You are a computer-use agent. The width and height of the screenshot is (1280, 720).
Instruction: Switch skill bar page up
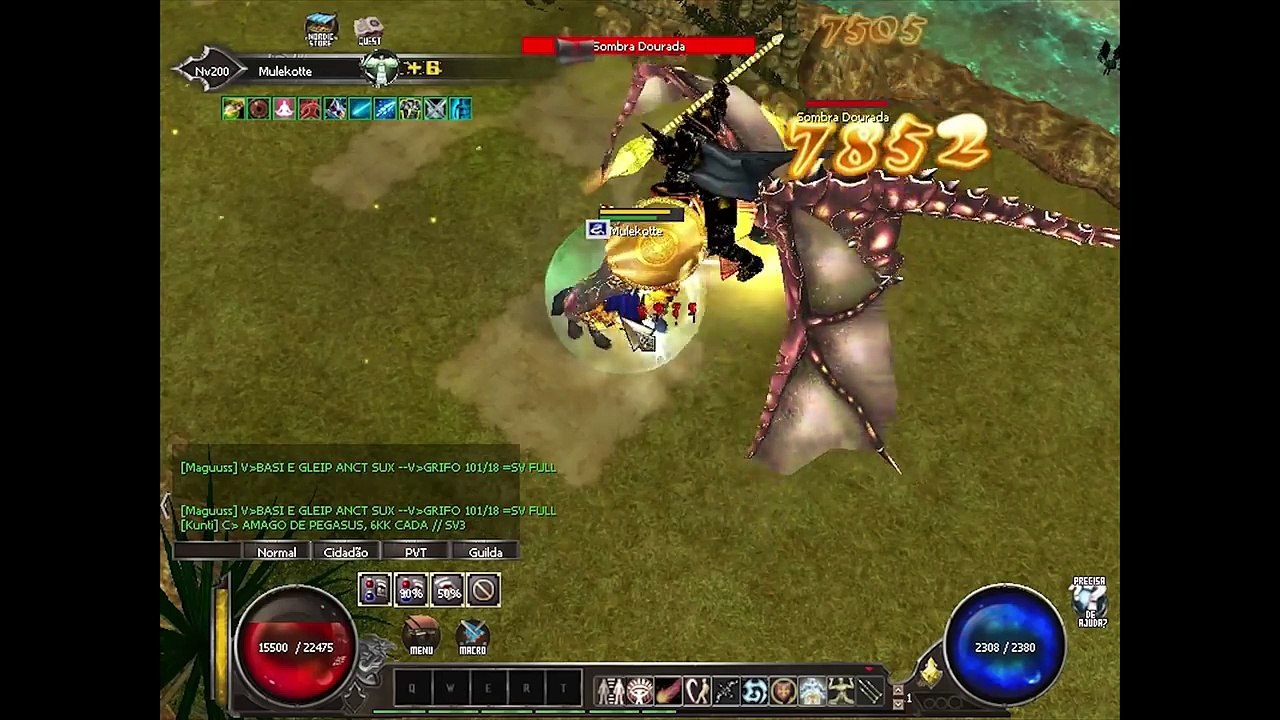point(897,688)
